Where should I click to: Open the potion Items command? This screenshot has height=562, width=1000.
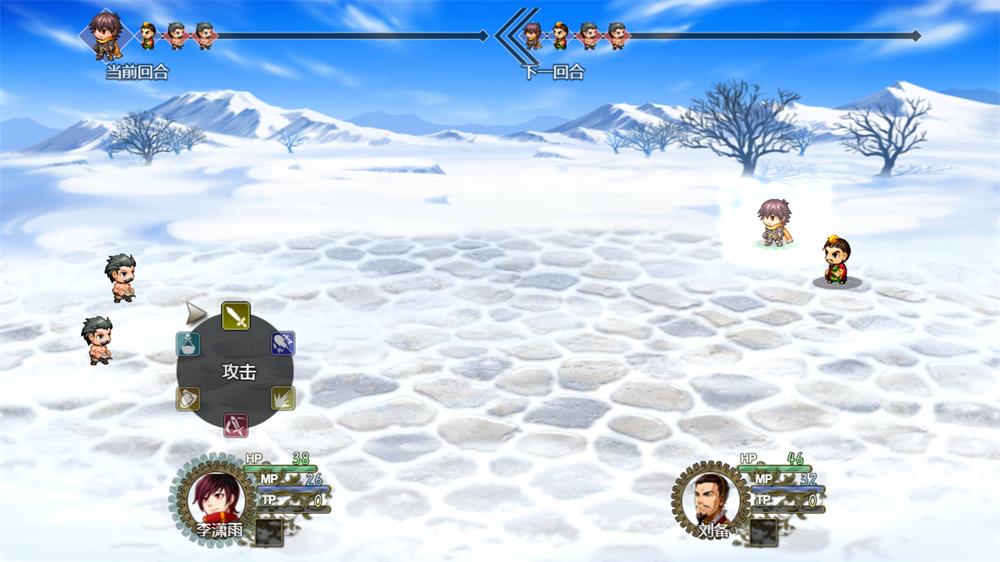click(x=188, y=344)
